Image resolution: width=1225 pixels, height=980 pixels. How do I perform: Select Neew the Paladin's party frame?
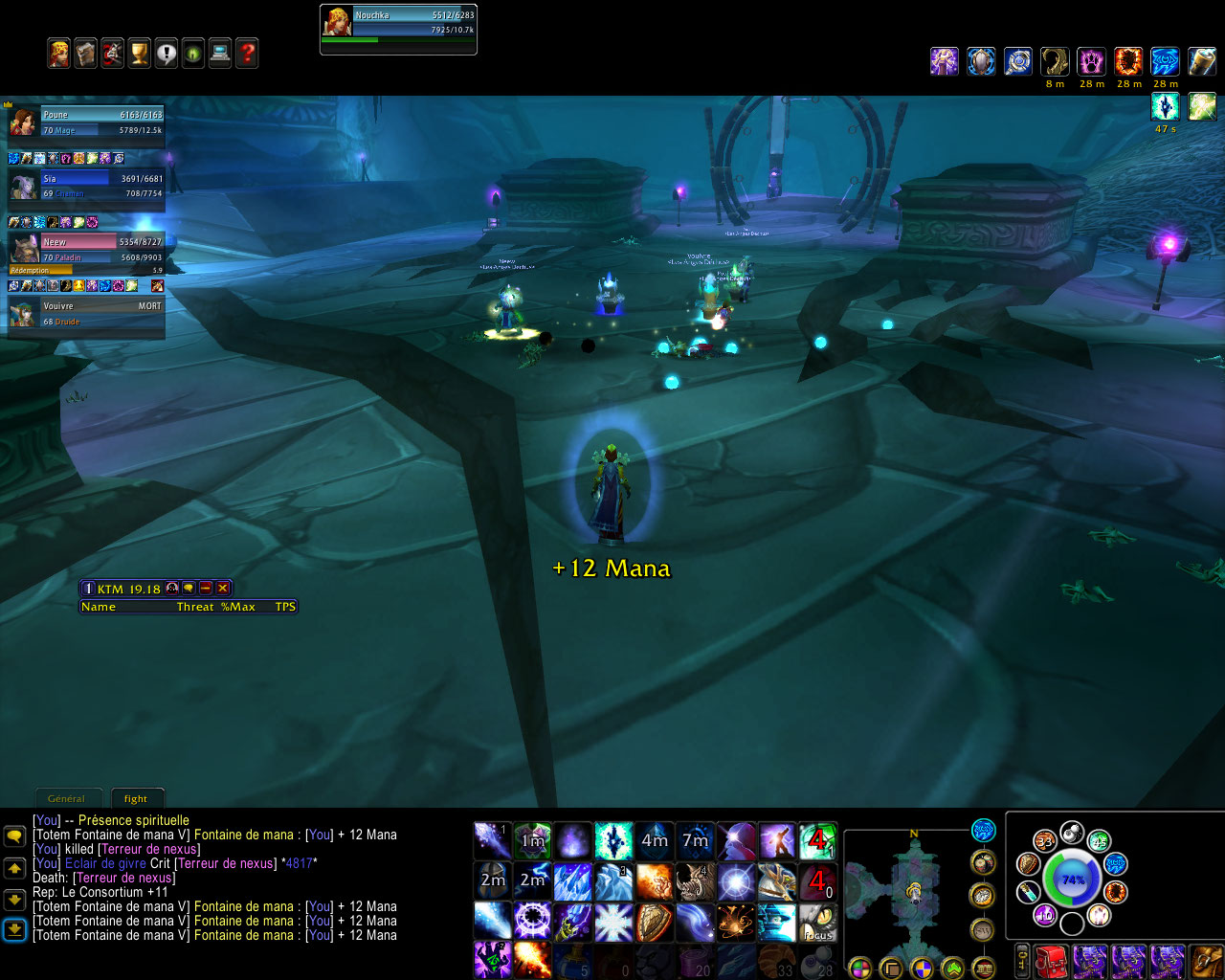pyautogui.click(x=88, y=250)
